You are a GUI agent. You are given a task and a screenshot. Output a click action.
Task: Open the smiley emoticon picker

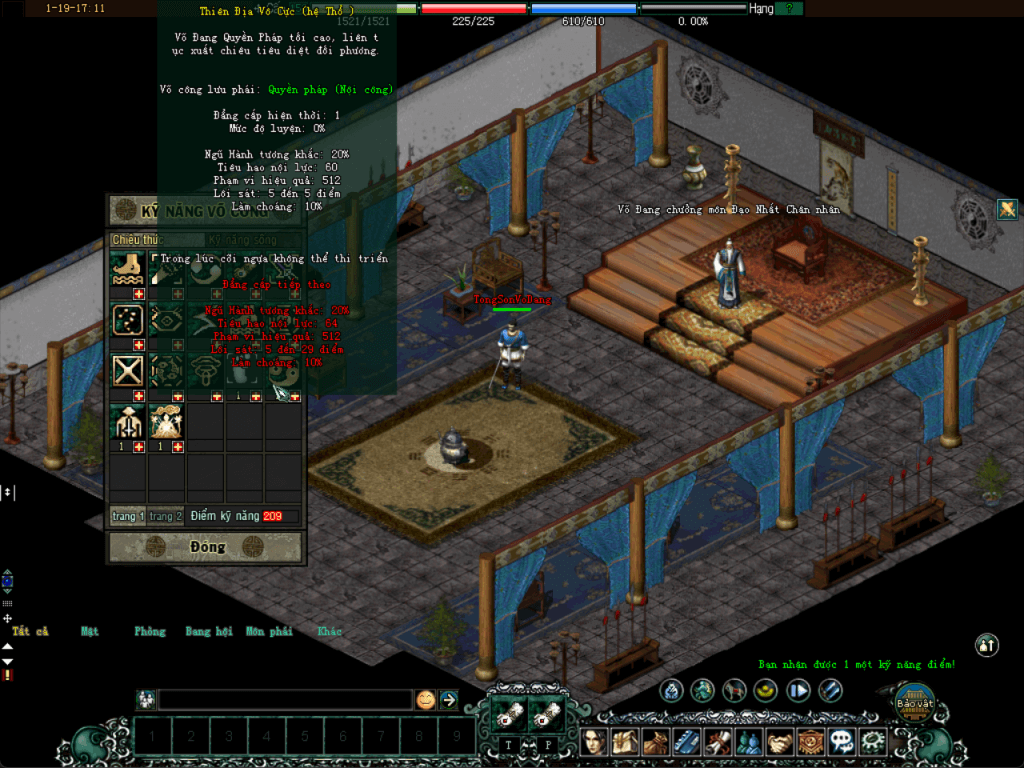pos(426,700)
